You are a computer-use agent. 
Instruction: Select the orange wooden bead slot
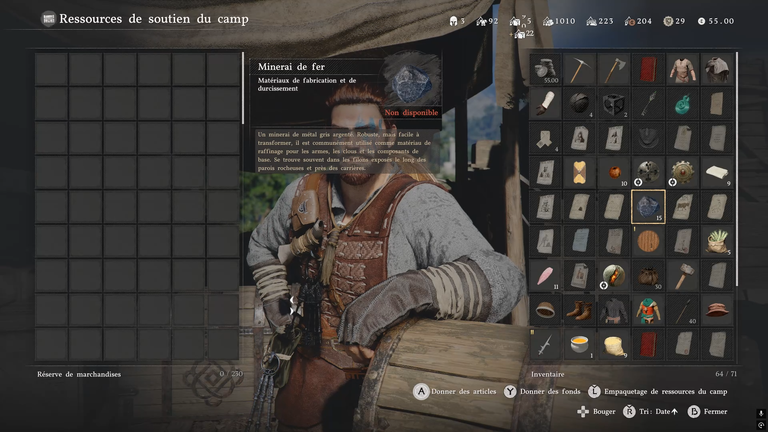tap(614, 172)
